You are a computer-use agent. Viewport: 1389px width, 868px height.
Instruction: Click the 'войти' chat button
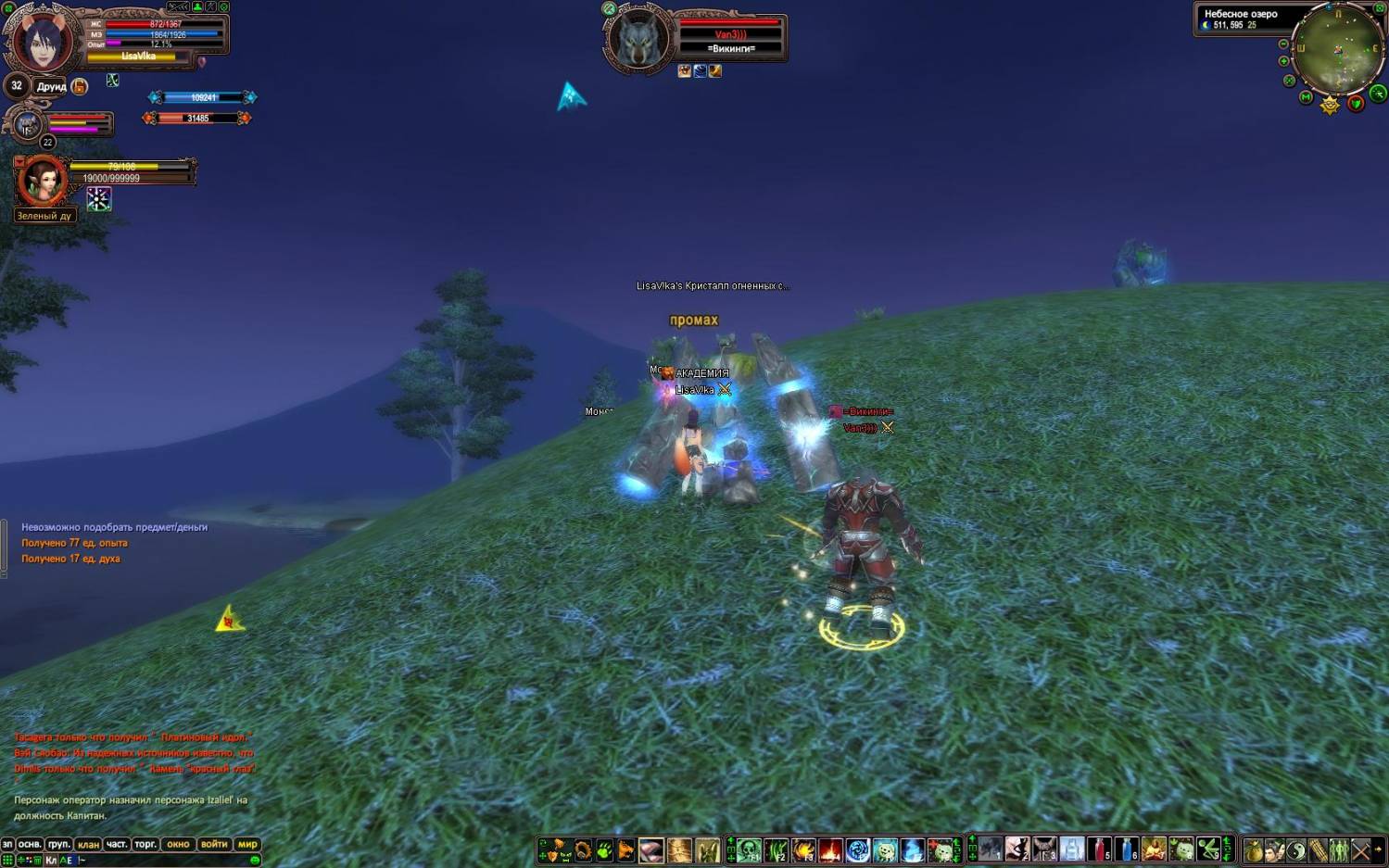[214, 844]
